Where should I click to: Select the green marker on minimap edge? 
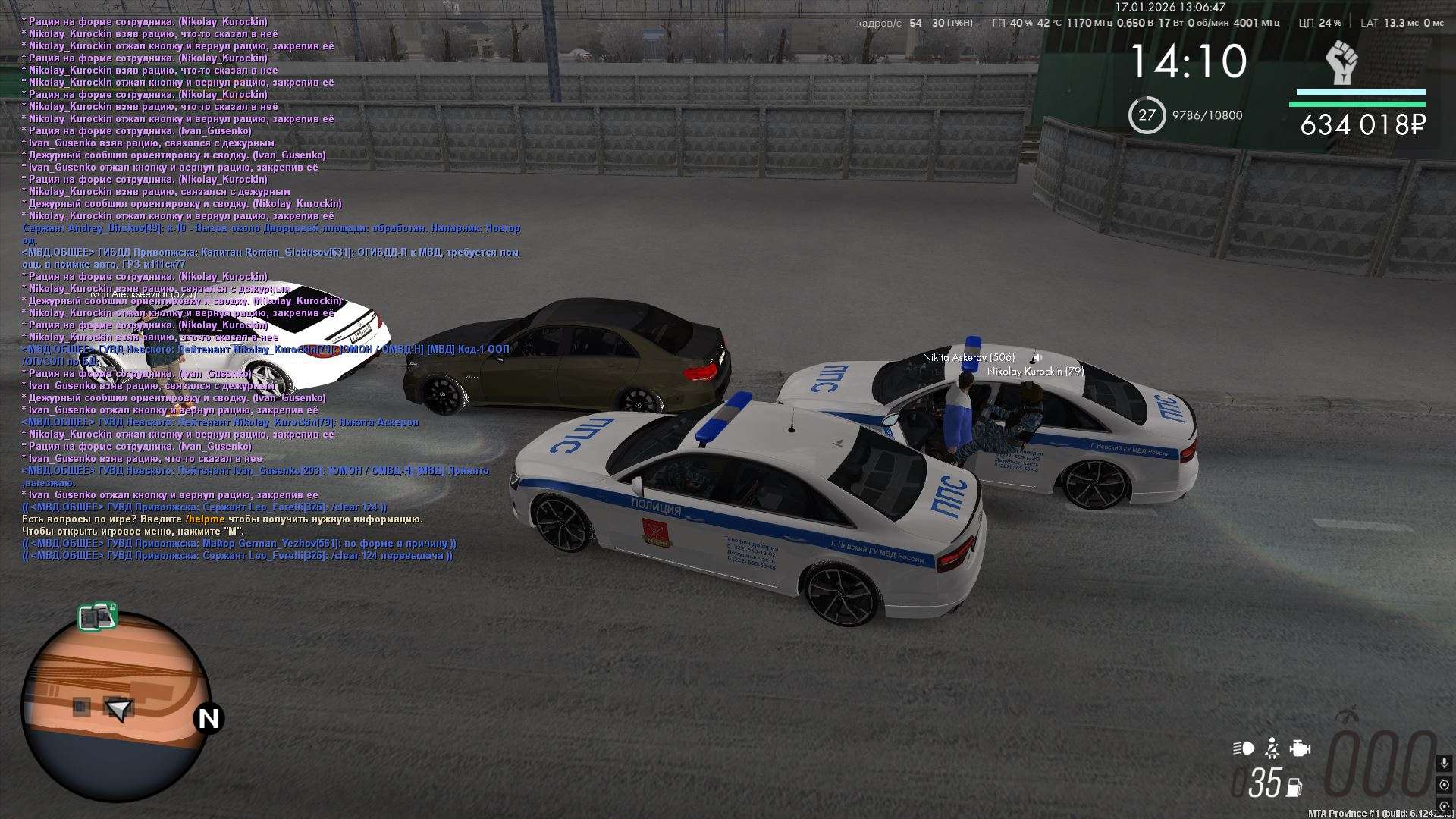pos(98,617)
